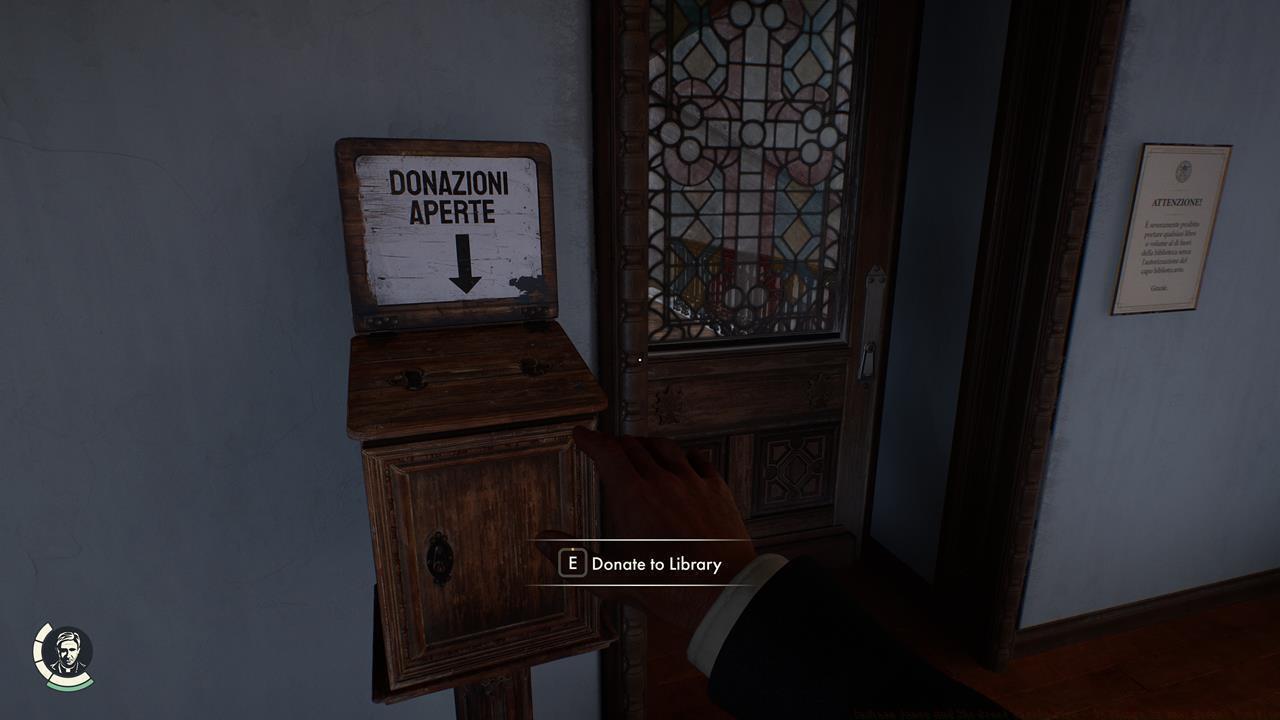Click the green stamina arc segment

(70, 684)
